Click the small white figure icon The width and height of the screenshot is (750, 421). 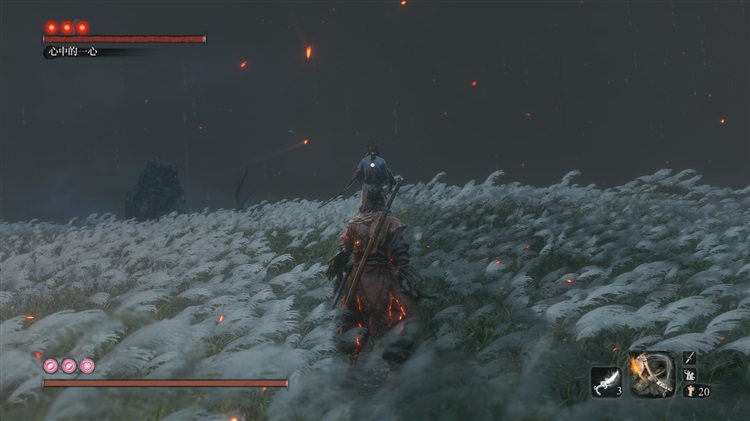click(690, 374)
